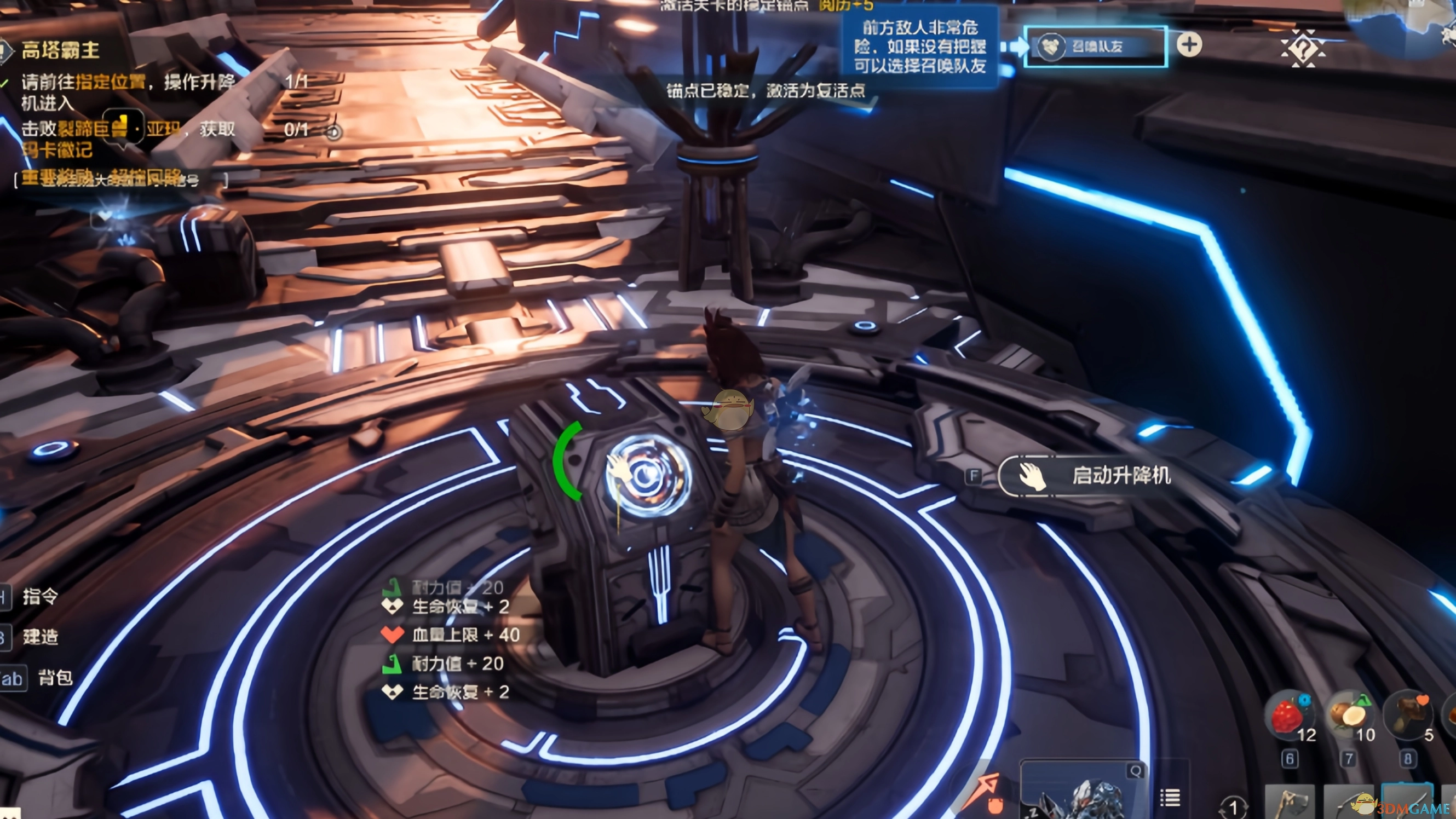Open the list icon beside the pet portrait
1456x819 pixels.
click(x=1170, y=798)
